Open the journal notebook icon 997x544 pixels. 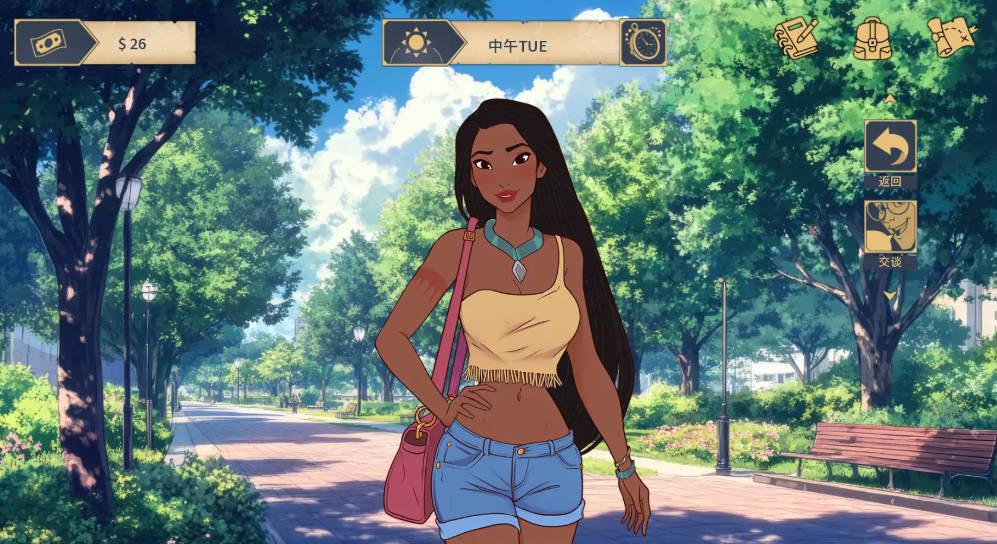point(796,39)
